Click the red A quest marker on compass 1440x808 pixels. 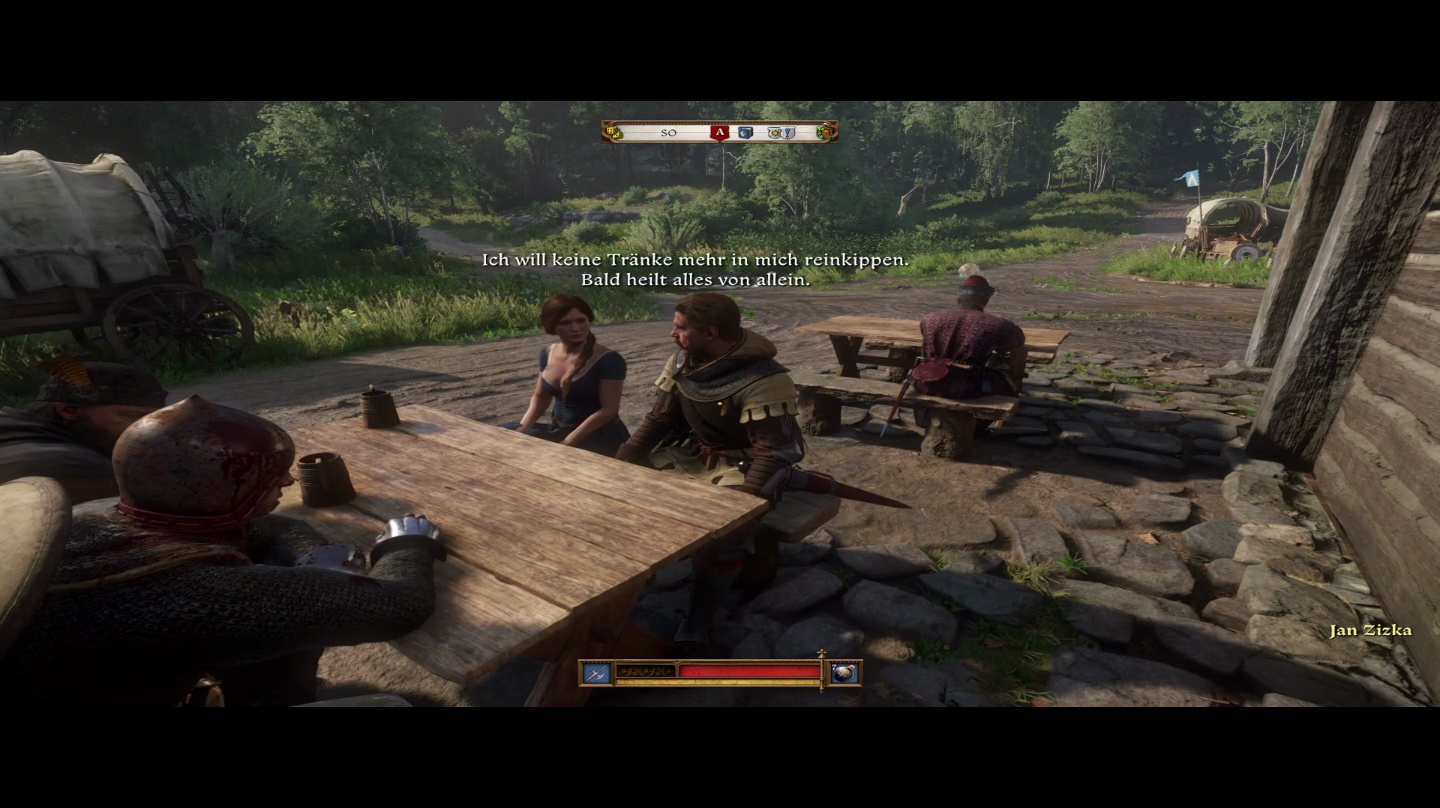pyautogui.click(x=718, y=132)
